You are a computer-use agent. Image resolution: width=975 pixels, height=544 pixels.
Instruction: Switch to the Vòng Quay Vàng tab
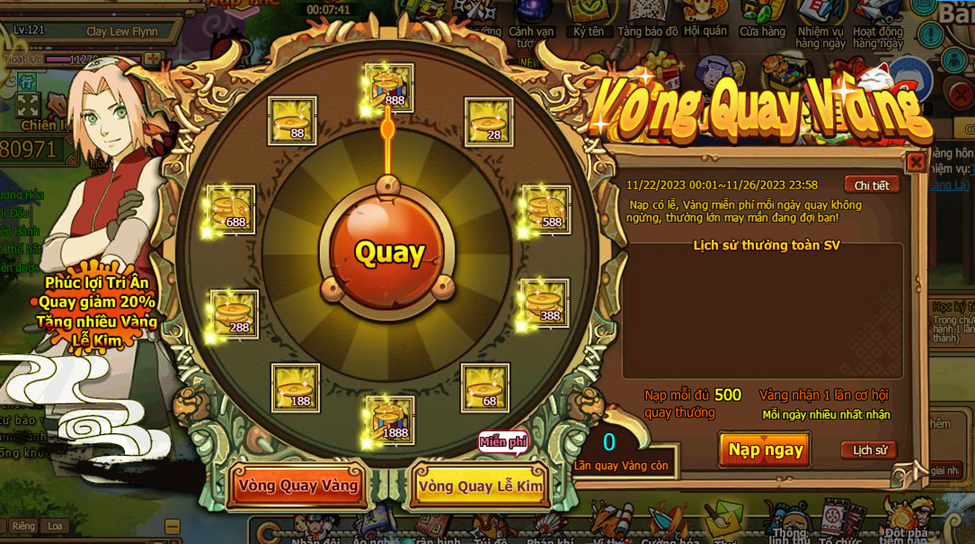tap(298, 486)
